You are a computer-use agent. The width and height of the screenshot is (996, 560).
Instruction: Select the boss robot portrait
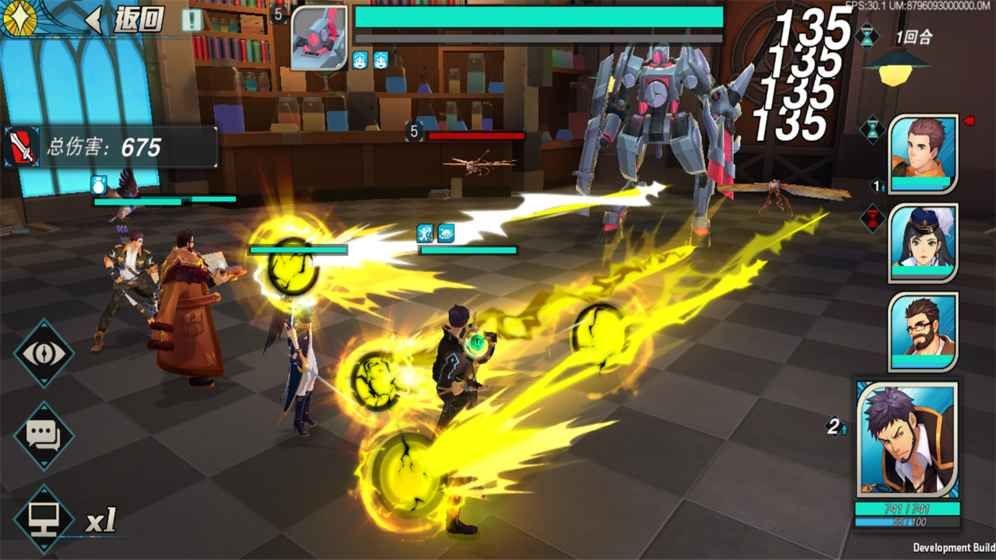[x=319, y=39]
